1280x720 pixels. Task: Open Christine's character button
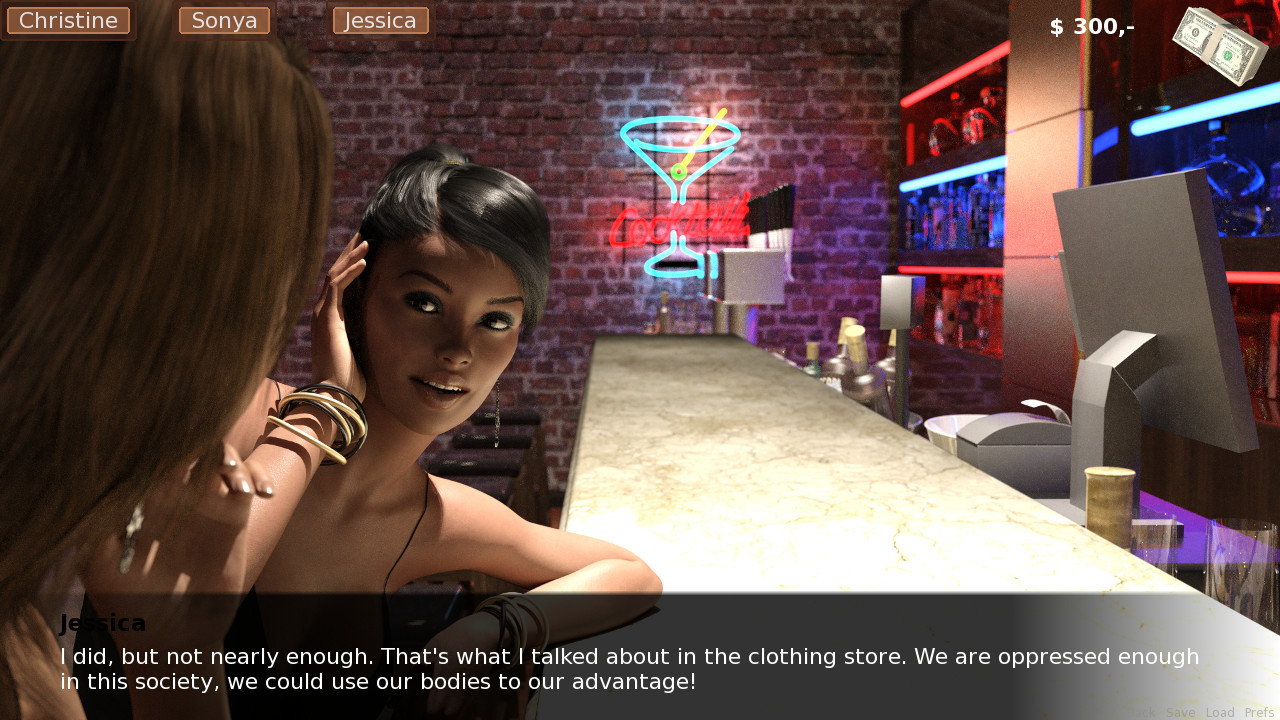click(68, 21)
